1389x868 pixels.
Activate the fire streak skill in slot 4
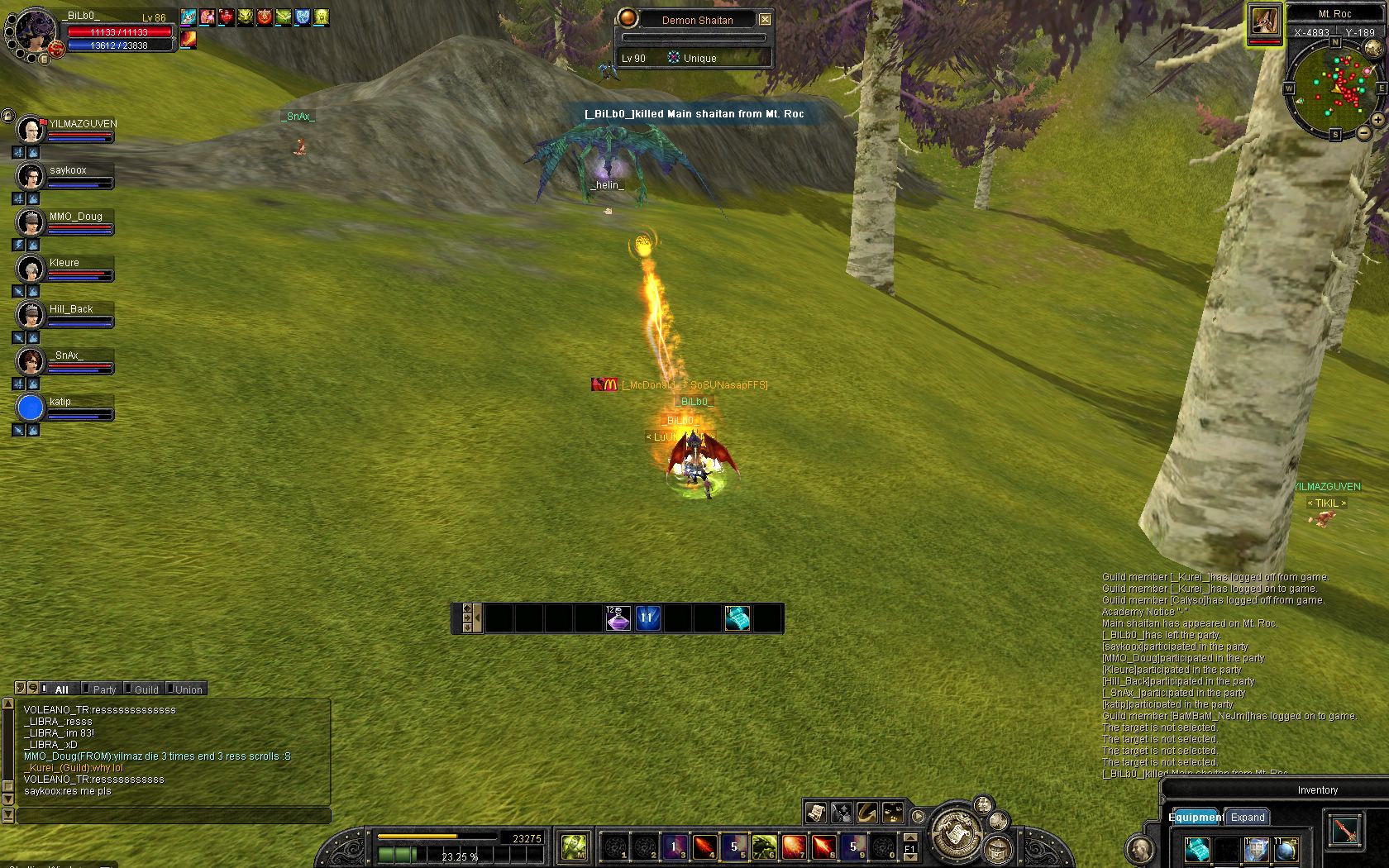[x=704, y=847]
